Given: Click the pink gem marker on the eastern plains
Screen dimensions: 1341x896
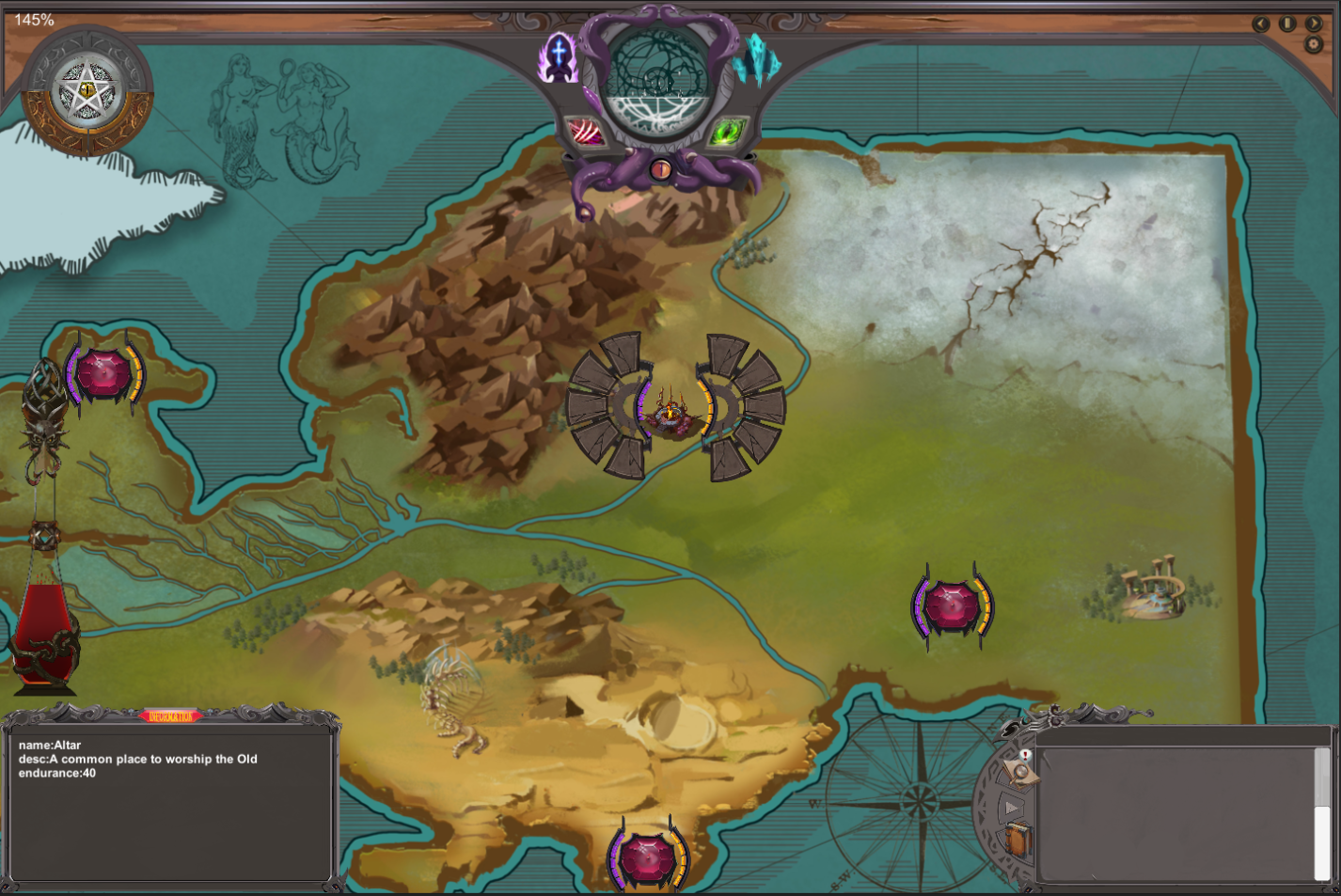Looking at the screenshot, I should pyautogui.click(x=954, y=605).
